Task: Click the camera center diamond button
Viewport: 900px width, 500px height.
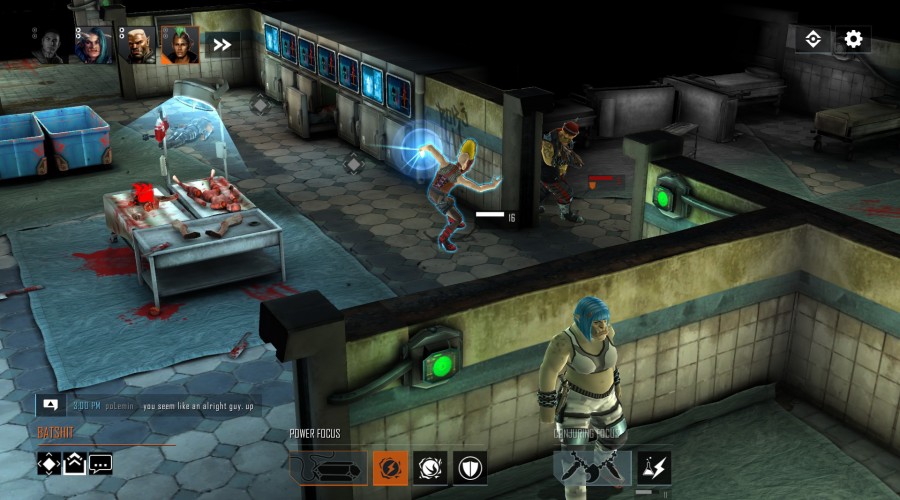Action: pyautogui.click(x=813, y=39)
